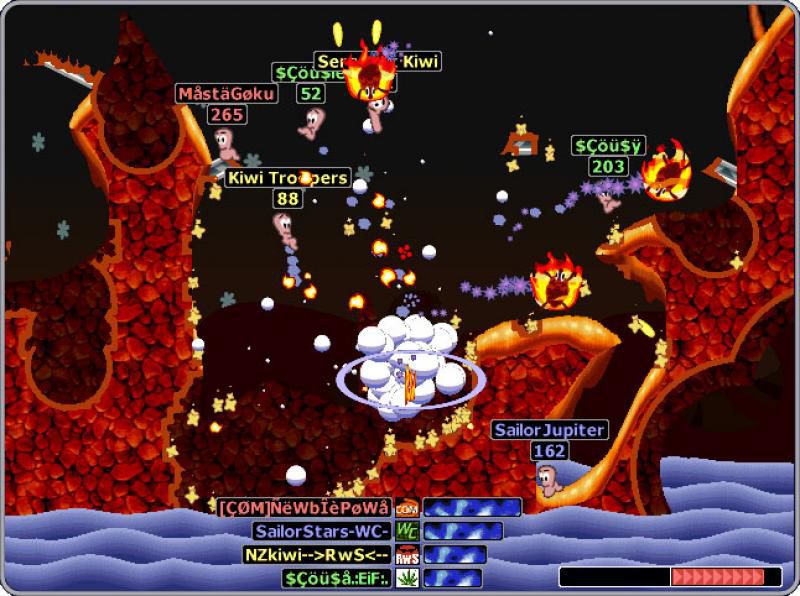Screen dimensions: 800x596
Task: Choose the $Çöü$å.:EiF:. team name
Action: tap(336, 577)
